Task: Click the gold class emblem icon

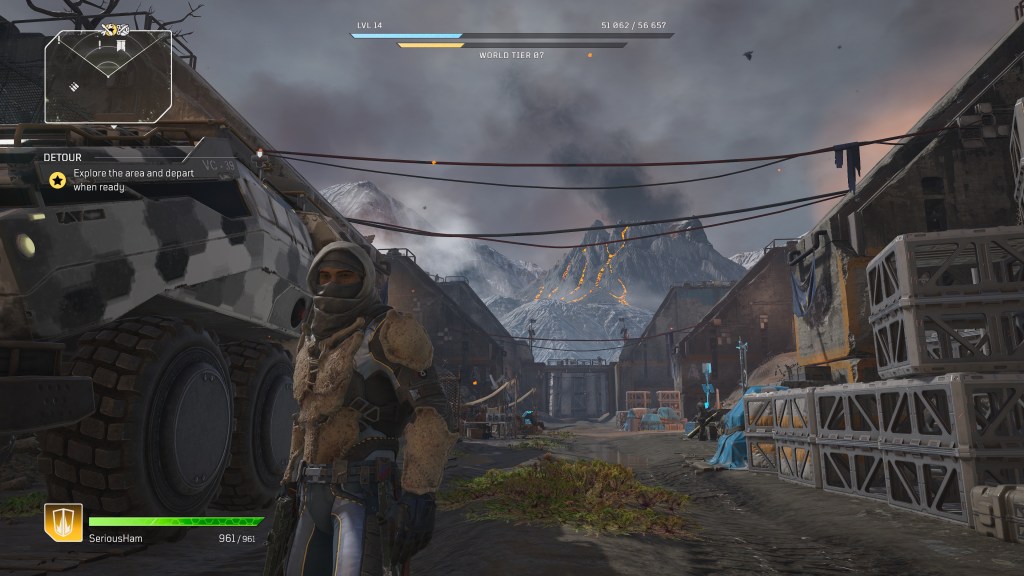Action: 62,522
